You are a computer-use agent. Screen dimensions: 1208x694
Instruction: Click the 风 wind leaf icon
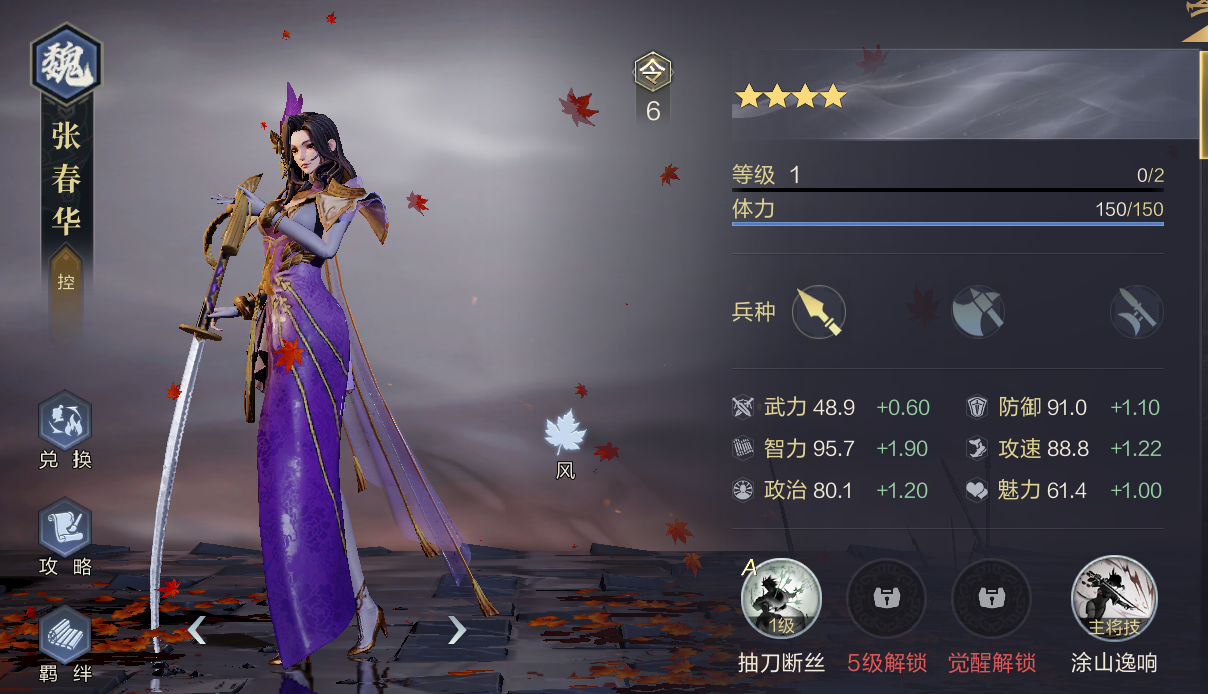pyautogui.click(x=565, y=434)
